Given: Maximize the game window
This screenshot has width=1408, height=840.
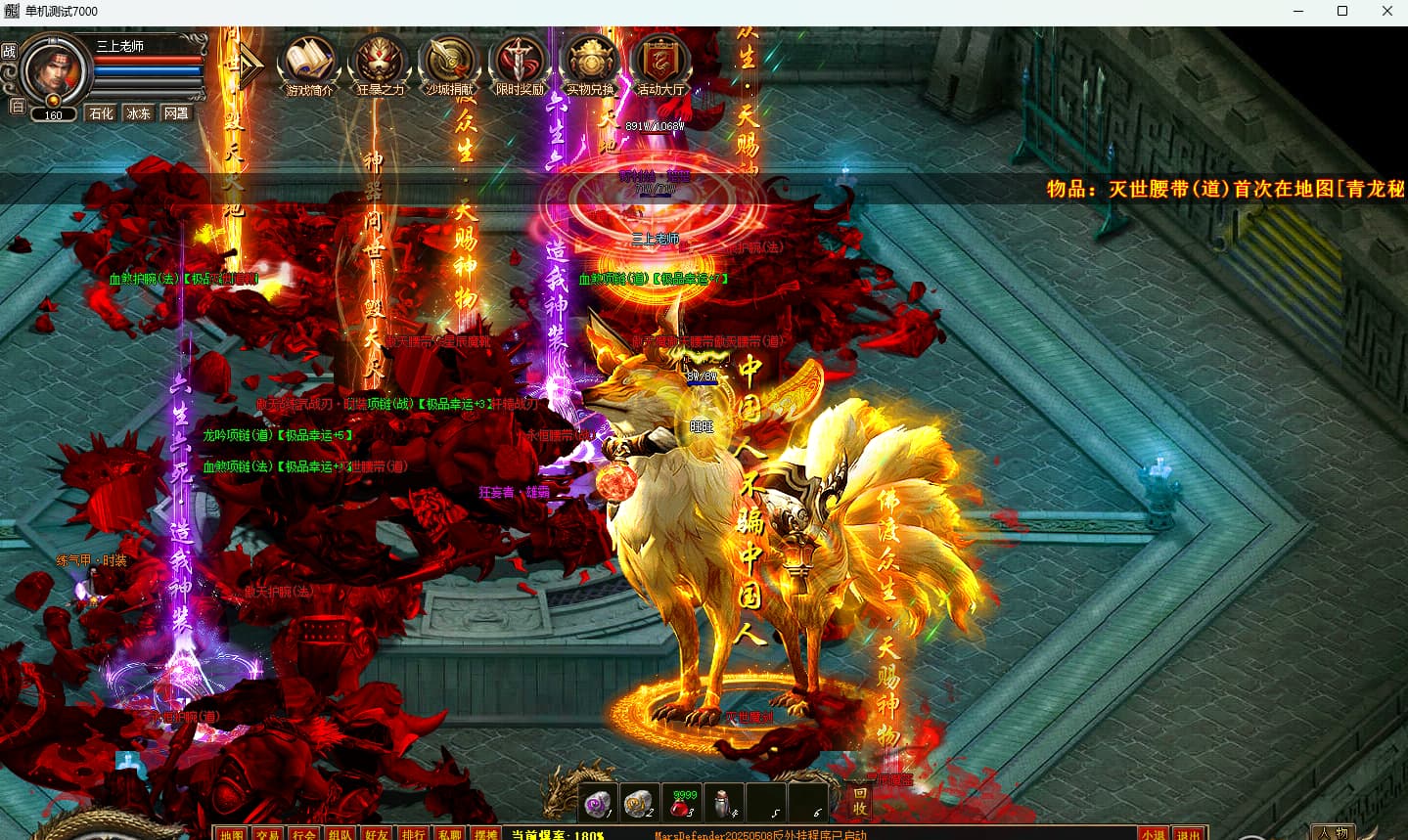Looking at the screenshot, I should [1342, 12].
